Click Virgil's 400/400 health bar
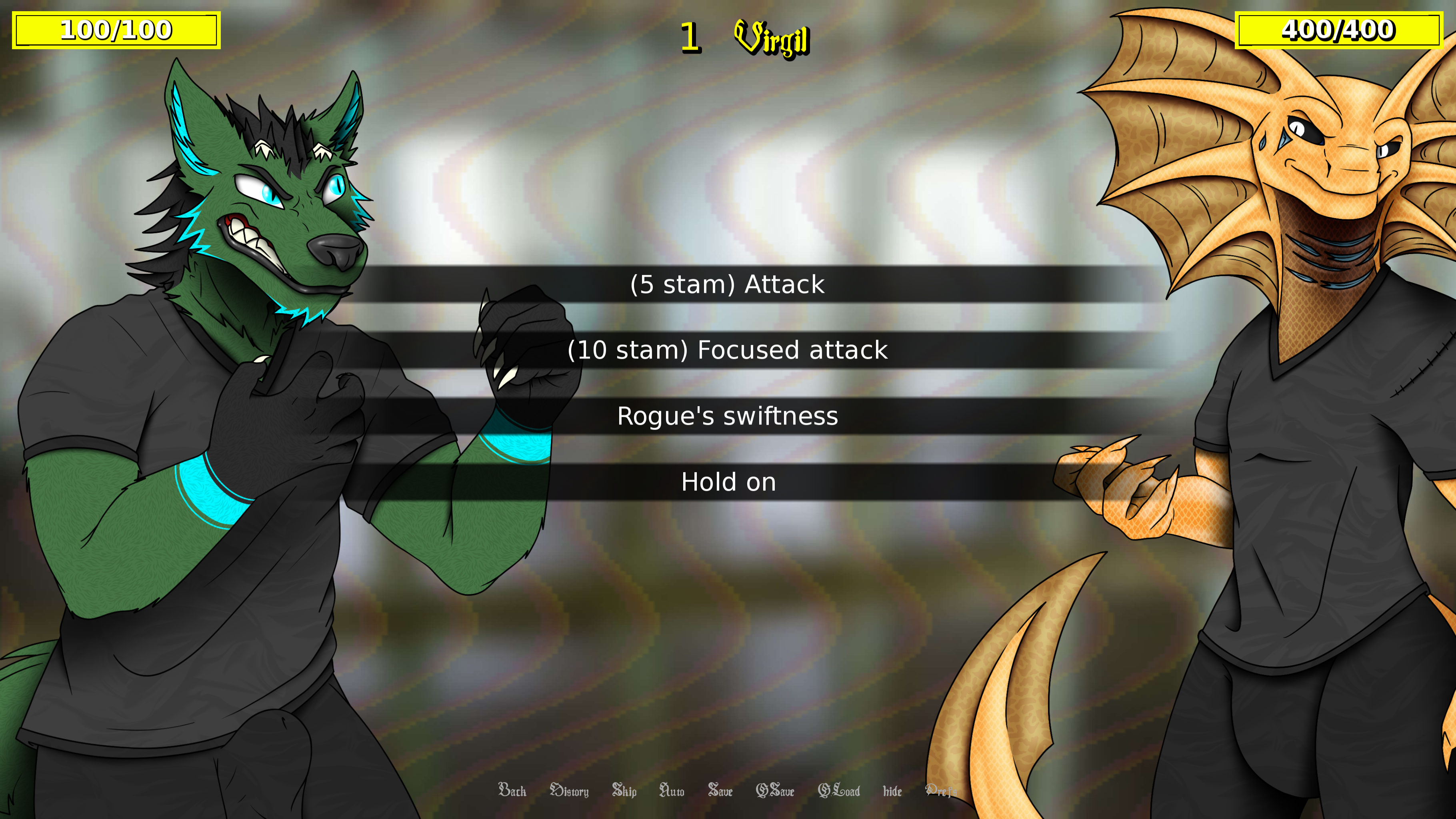The width and height of the screenshot is (1456, 819). tap(1340, 31)
